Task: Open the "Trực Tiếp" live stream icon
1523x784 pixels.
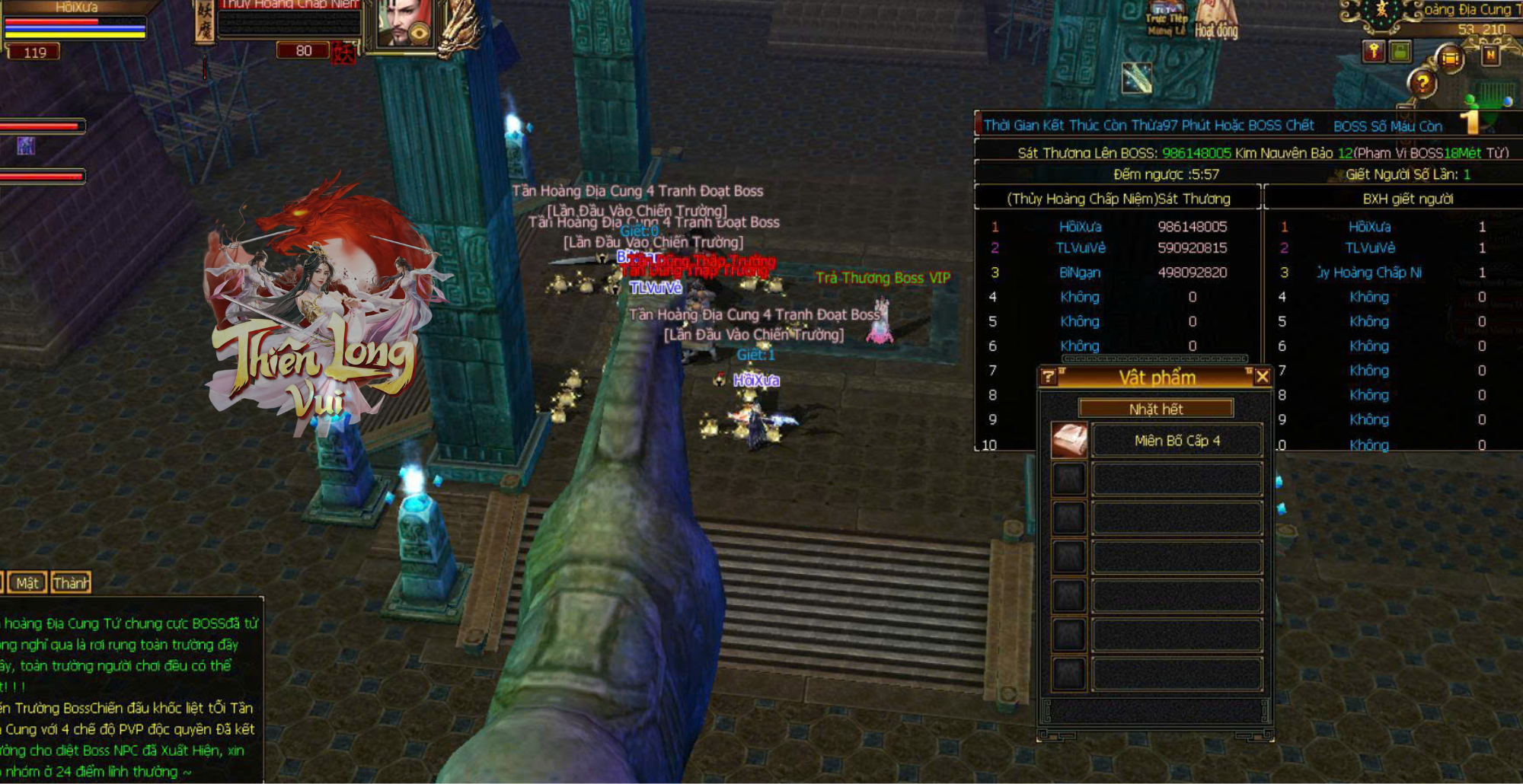Action: click(1167, 21)
